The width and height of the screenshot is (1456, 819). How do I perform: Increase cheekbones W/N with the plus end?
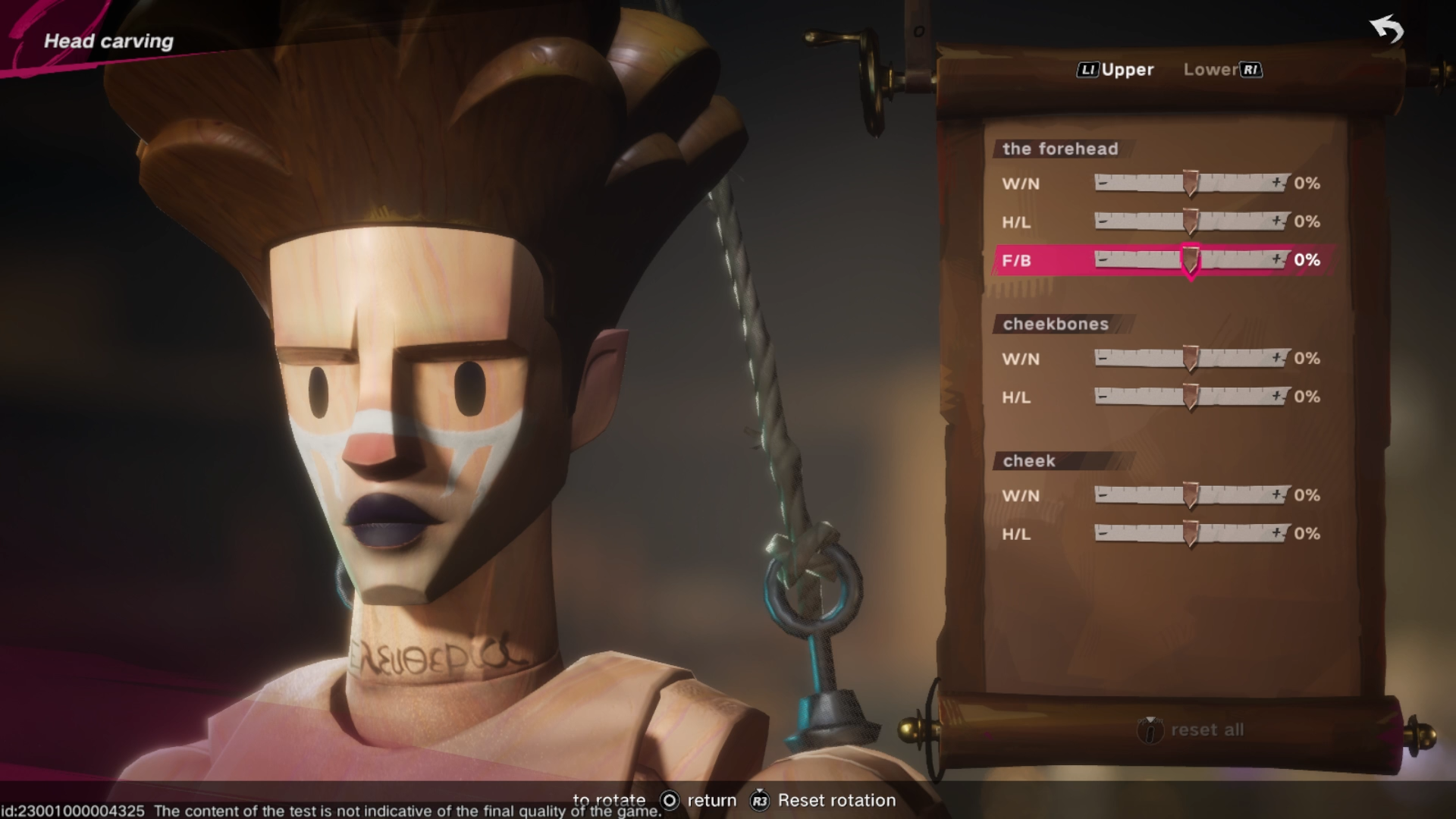1279,357
